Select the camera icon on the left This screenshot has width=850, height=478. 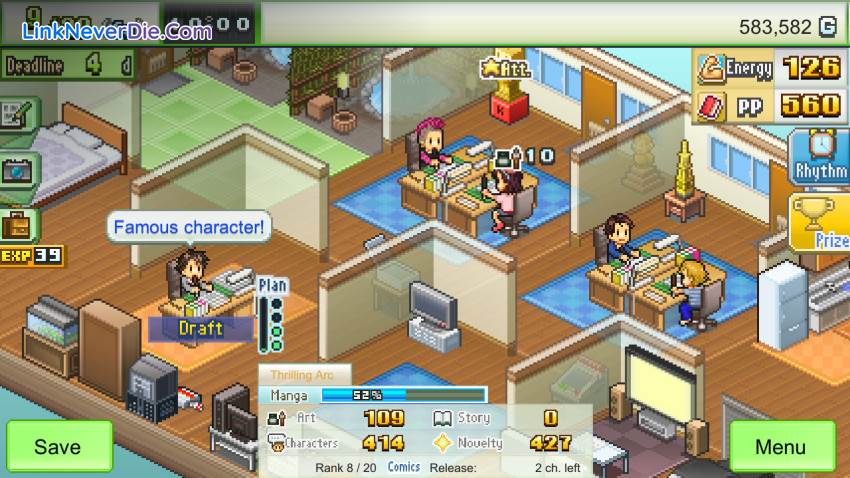(x=18, y=171)
